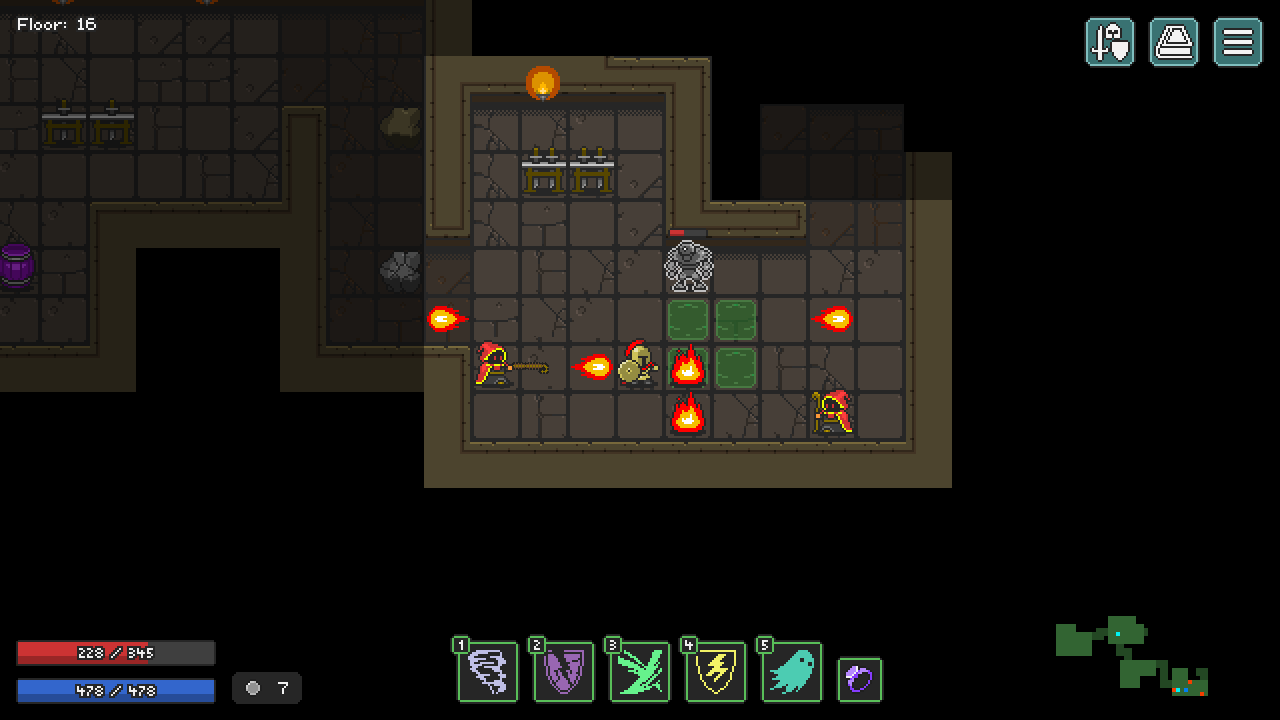Activate the purple shield ability in slot 2
1280x720 pixels.
[563, 671]
